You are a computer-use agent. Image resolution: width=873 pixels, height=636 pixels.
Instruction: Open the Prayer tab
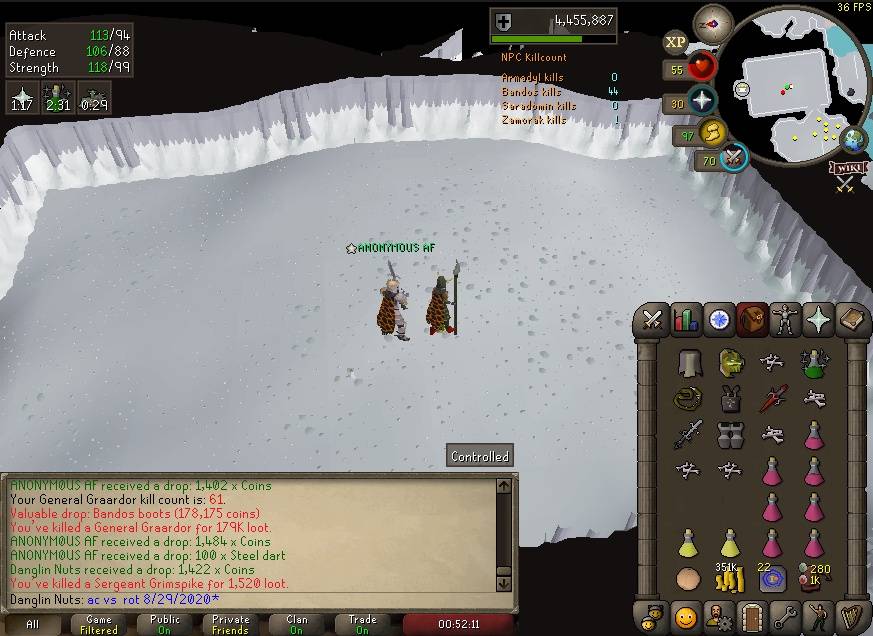(x=818, y=320)
